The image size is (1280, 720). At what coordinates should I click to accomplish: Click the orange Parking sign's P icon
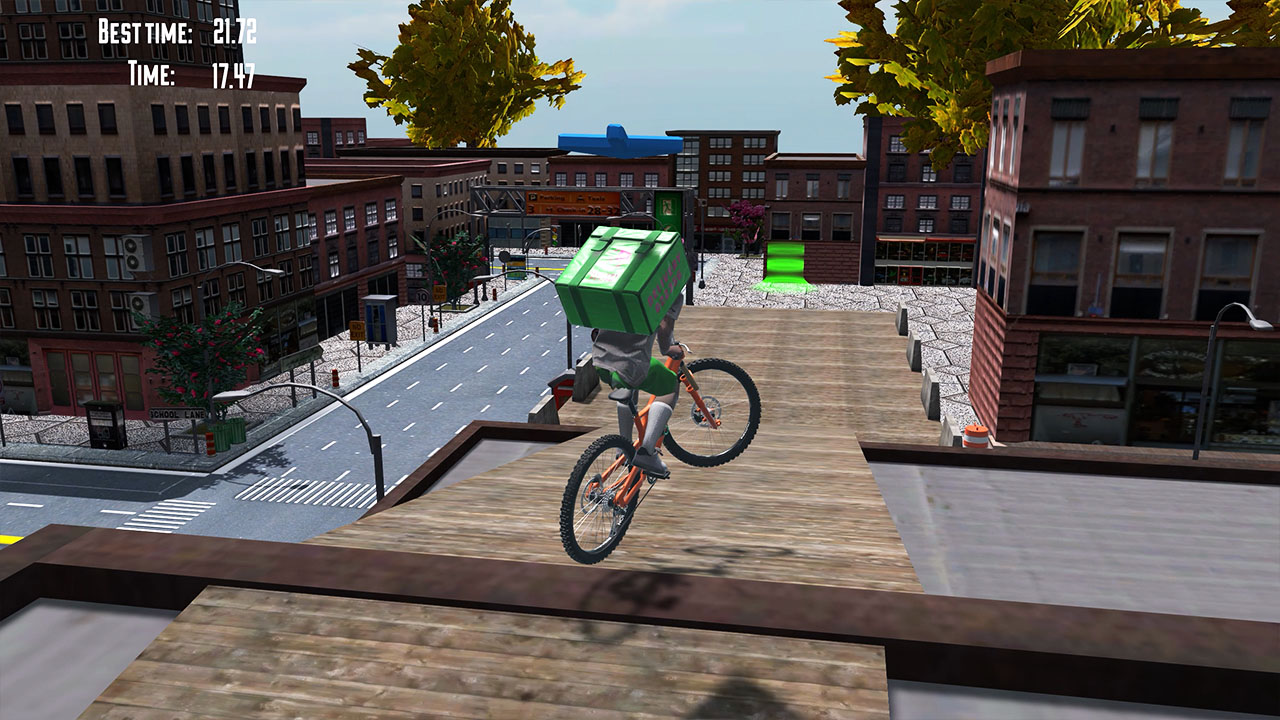[533, 197]
